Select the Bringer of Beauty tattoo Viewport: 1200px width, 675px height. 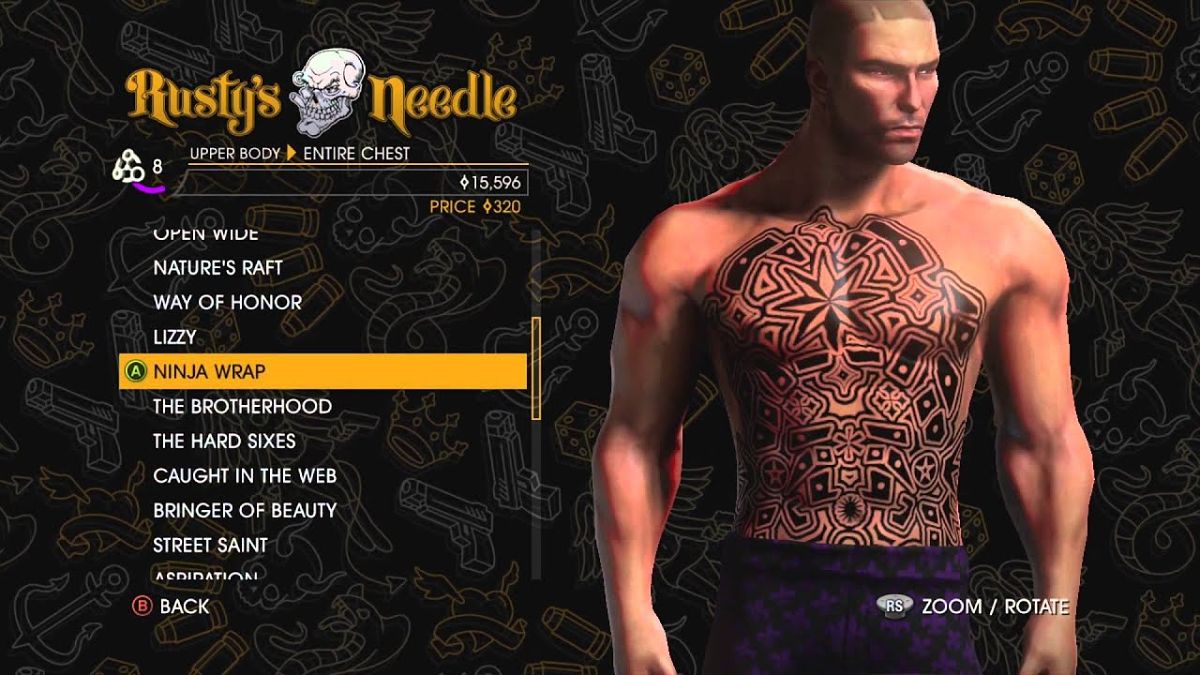(245, 510)
